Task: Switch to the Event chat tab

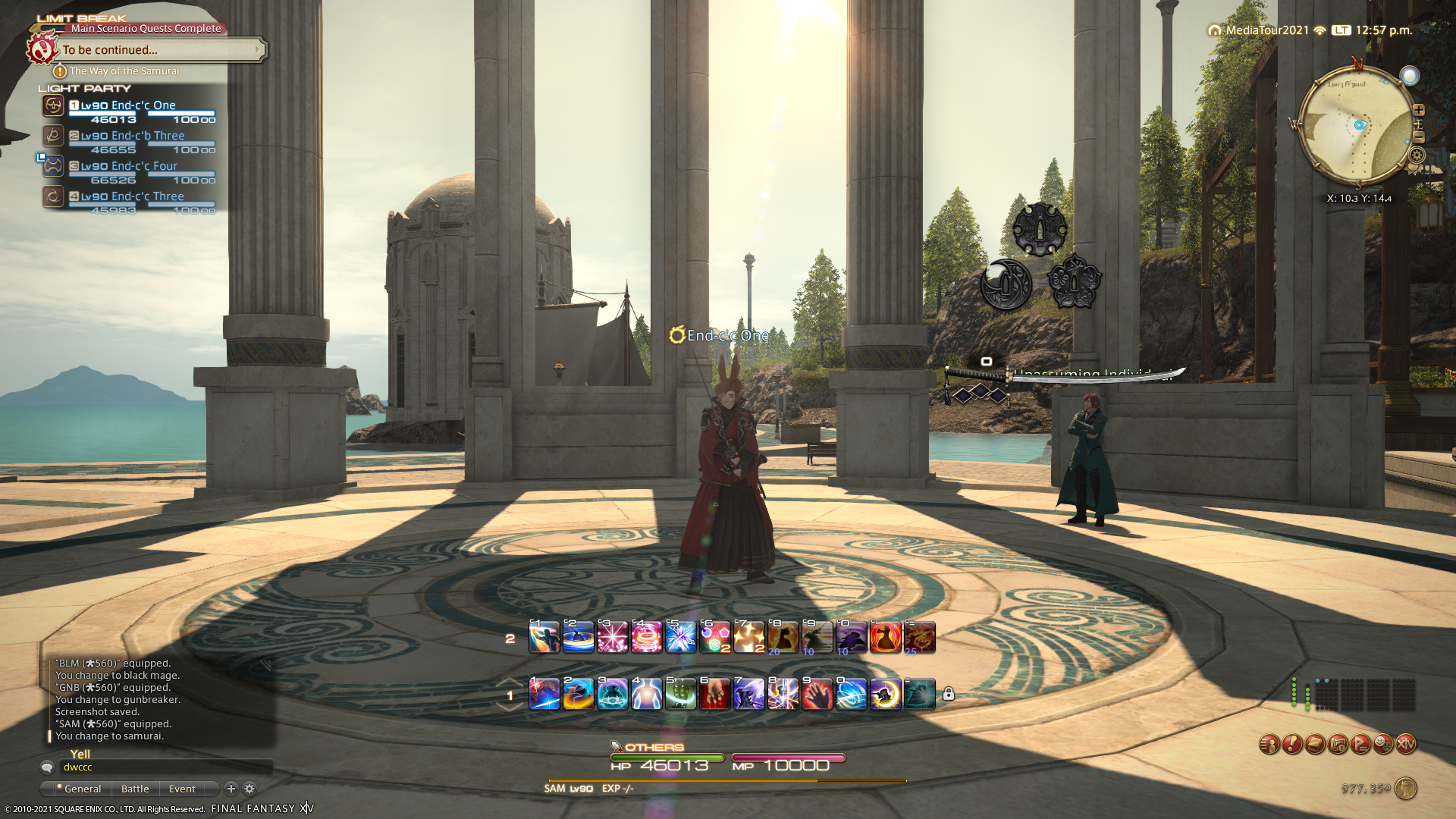Action: pyautogui.click(x=182, y=789)
